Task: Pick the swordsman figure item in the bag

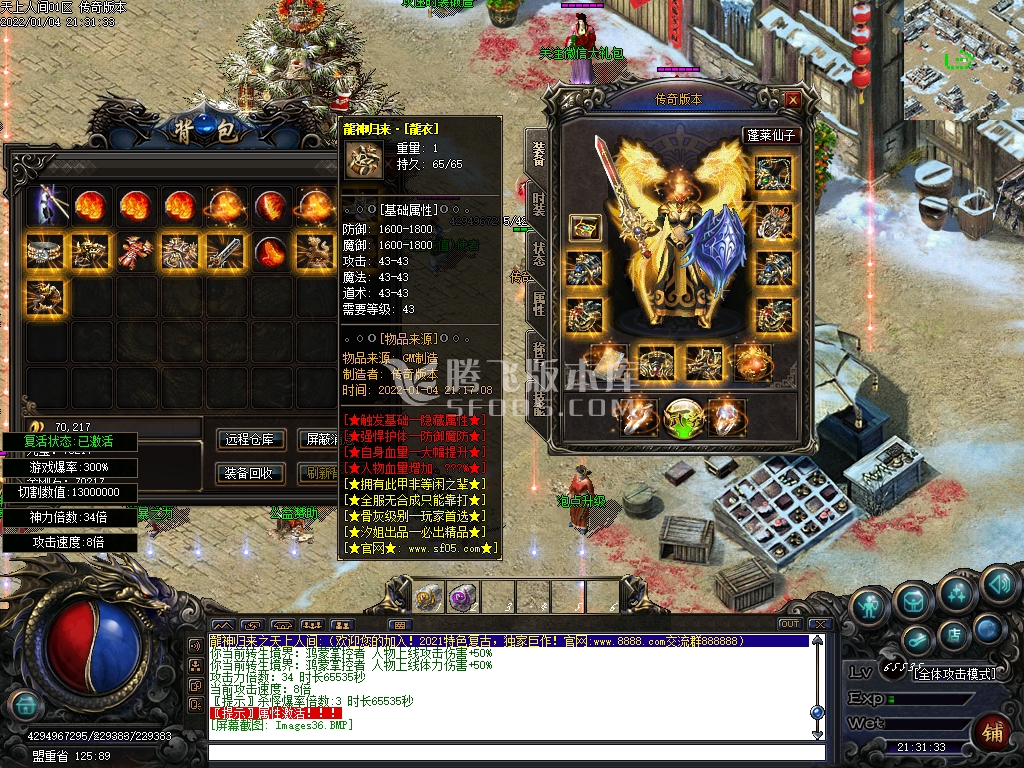Action: pos(48,207)
